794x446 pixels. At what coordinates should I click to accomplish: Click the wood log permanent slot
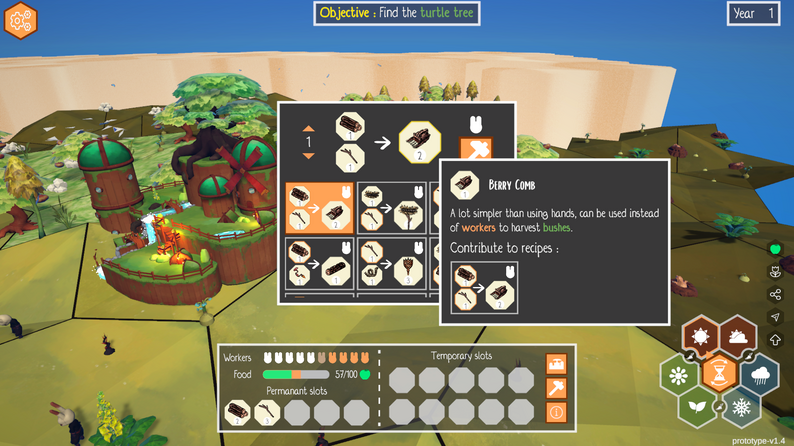238,412
